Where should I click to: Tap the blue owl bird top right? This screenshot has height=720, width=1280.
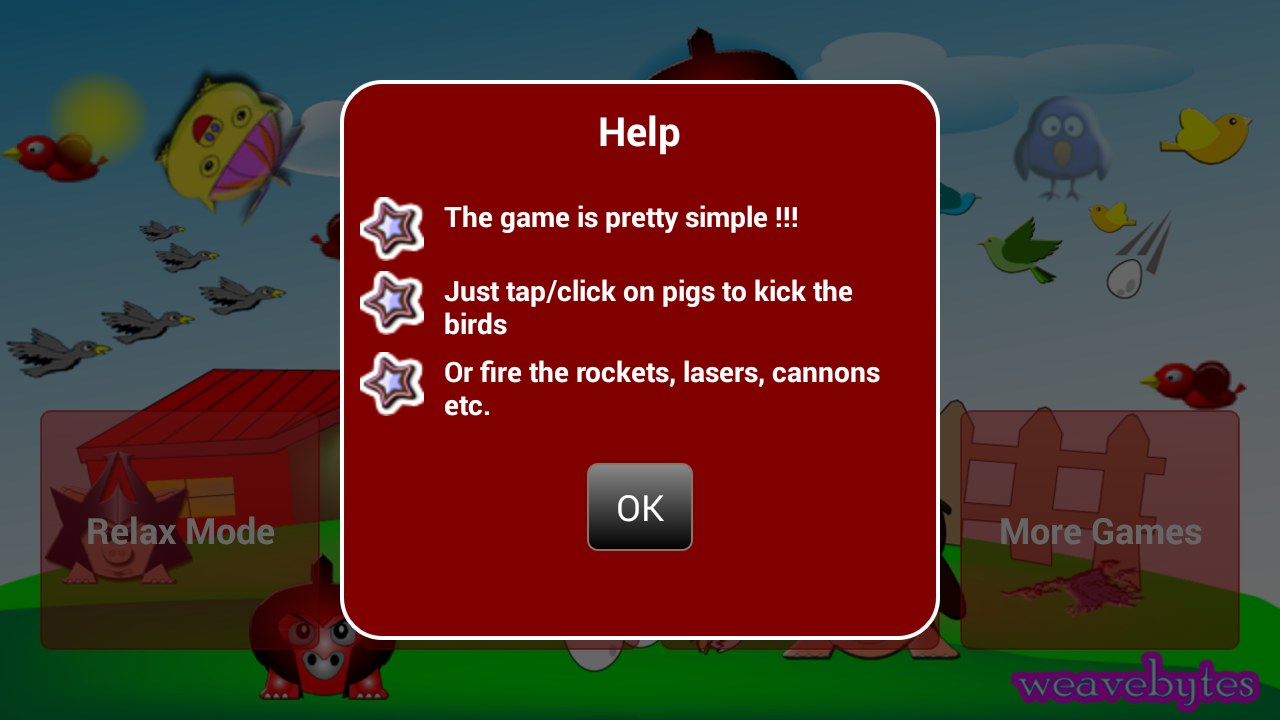[1063, 140]
